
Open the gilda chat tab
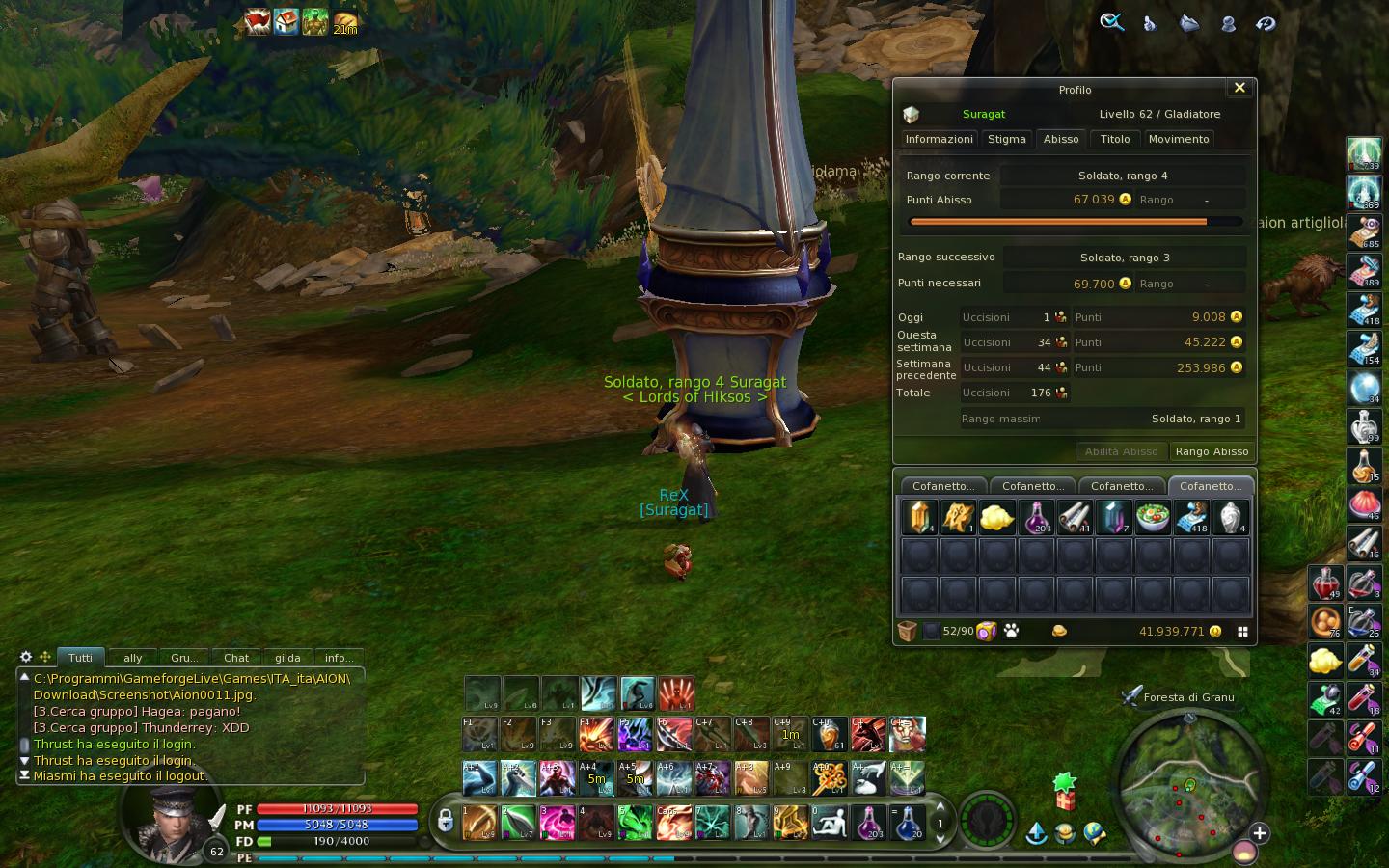tap(287, 658)
